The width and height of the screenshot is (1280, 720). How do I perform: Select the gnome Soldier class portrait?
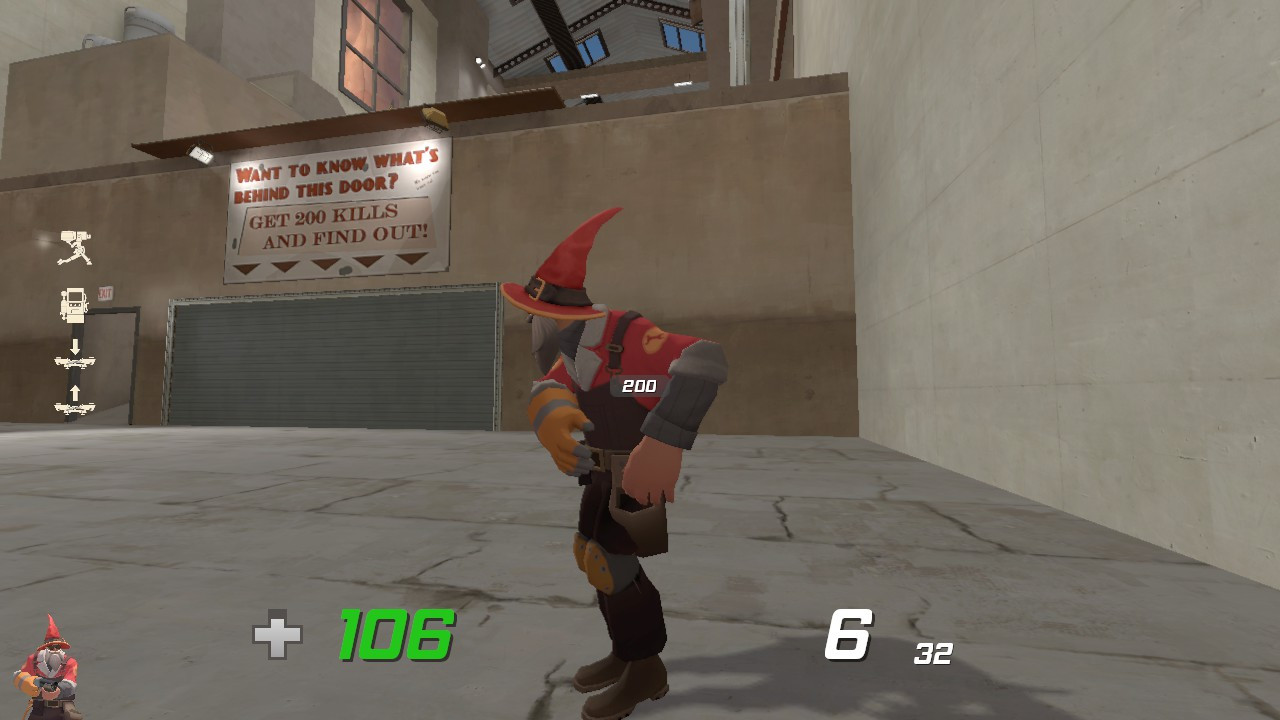tap(50, 668)
